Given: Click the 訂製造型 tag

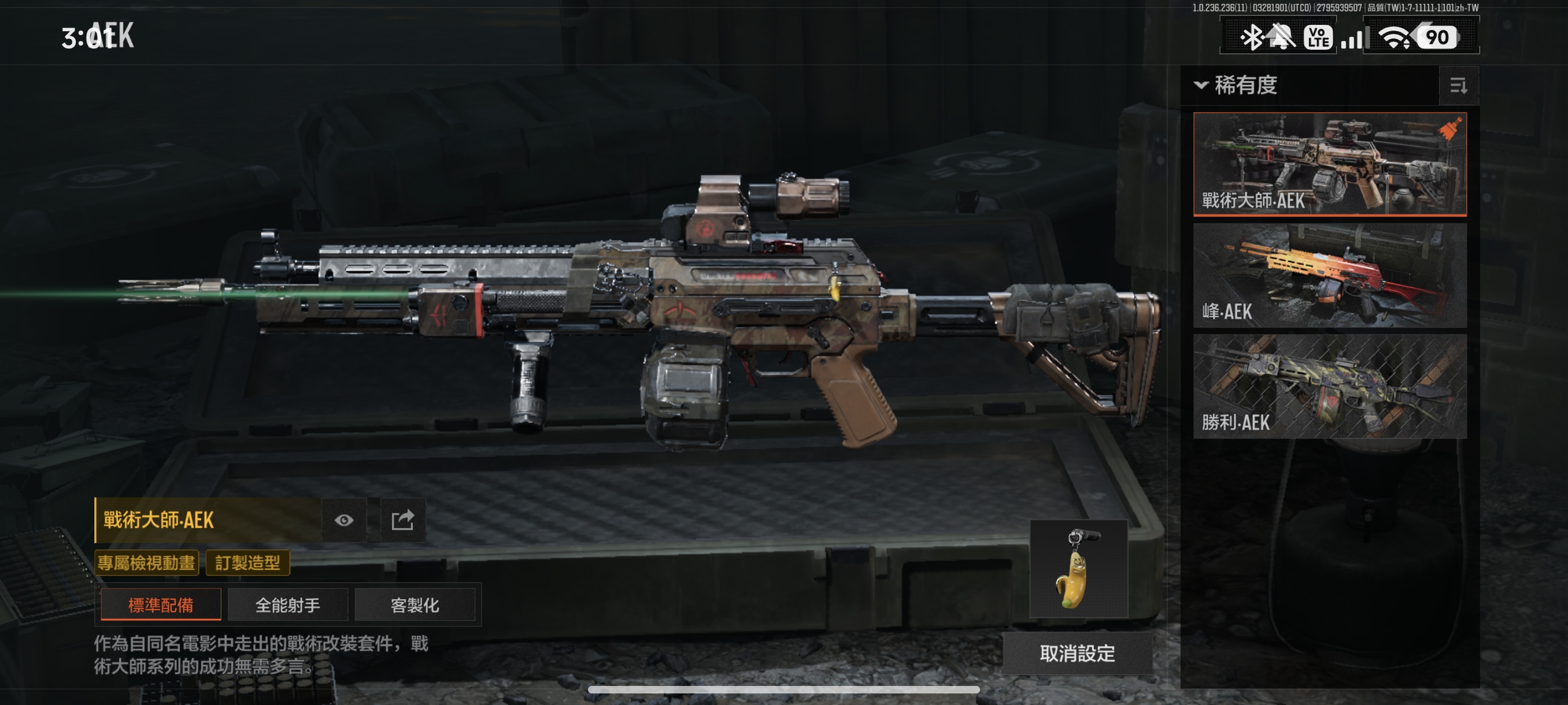Looking at the screenshot, I should coord(247,563).
